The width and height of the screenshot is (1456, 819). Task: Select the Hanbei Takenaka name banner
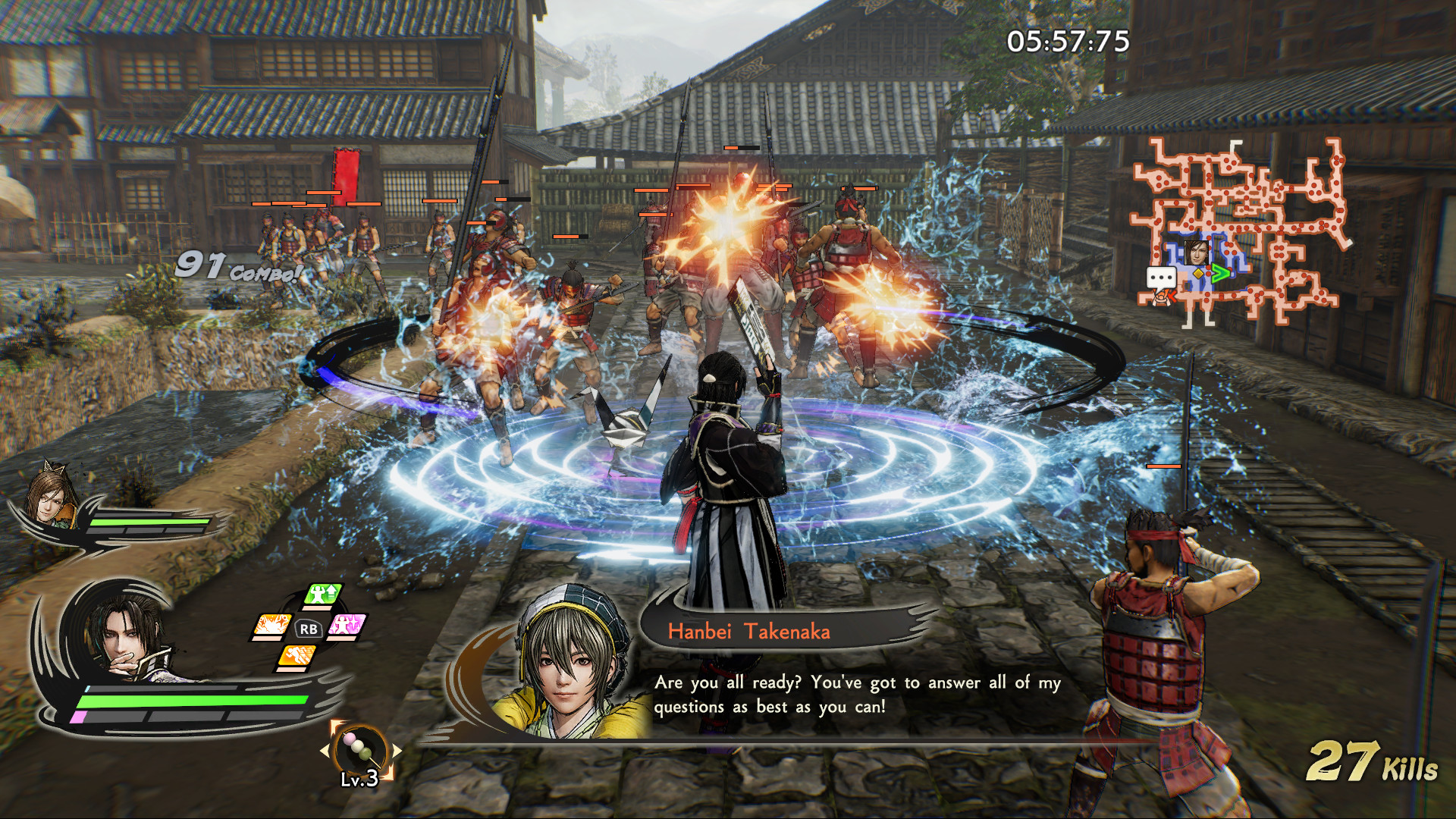tap(751, 630)
